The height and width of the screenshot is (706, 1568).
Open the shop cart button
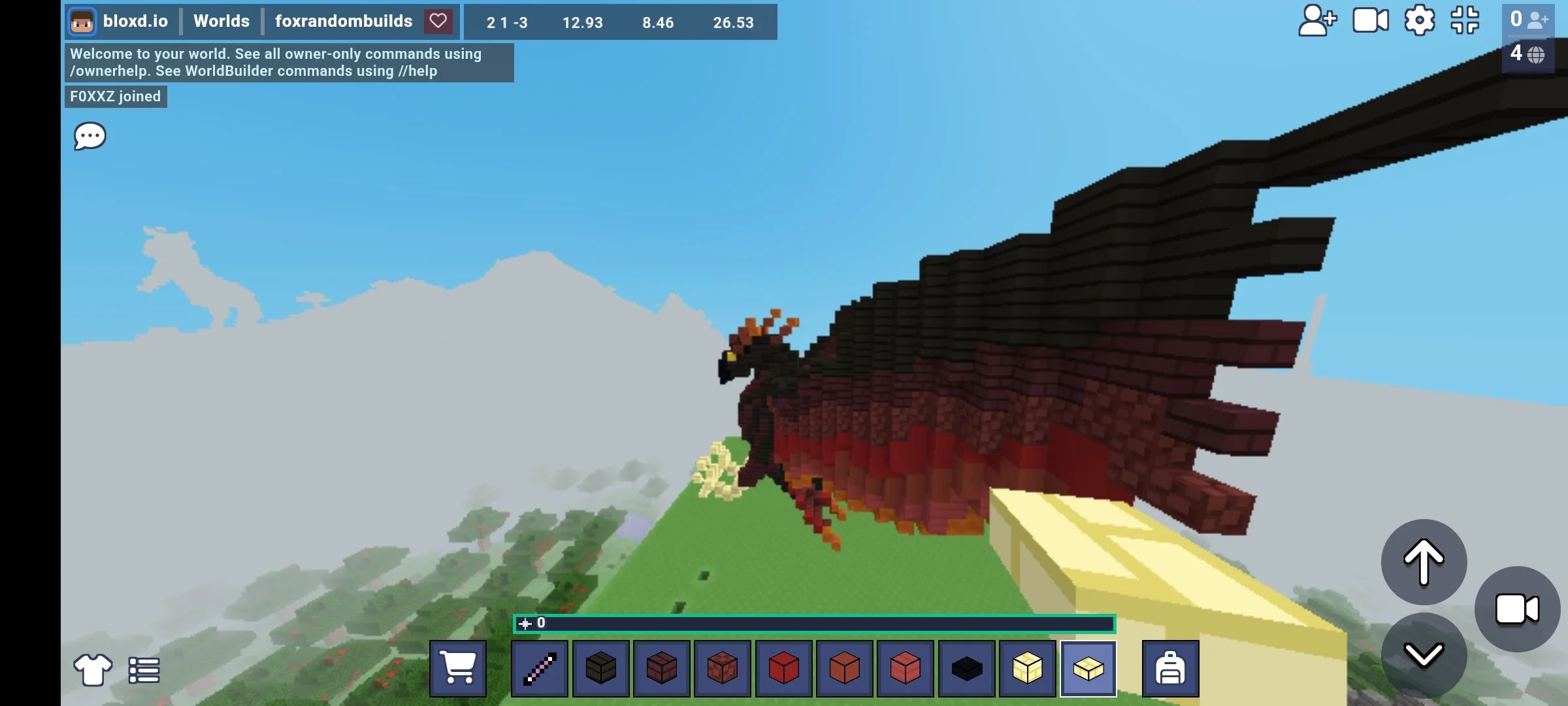tap(457, 668)
